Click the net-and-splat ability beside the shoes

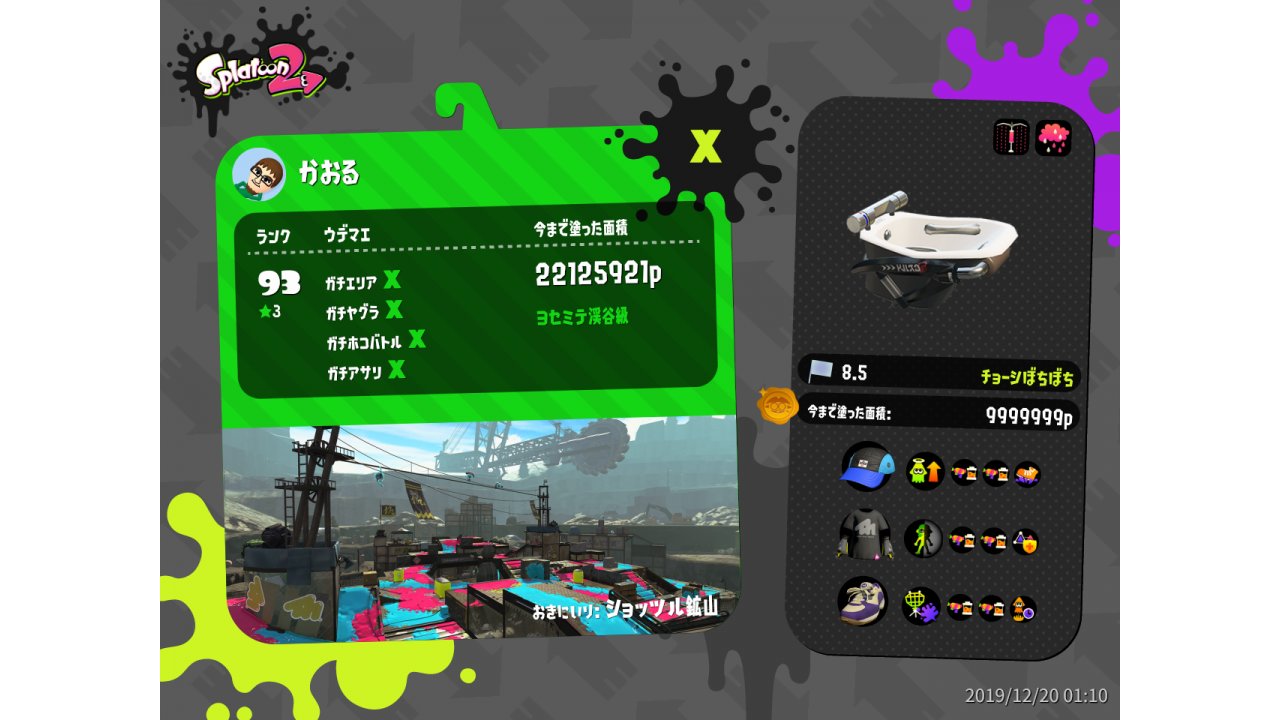[x=920, y=606]
